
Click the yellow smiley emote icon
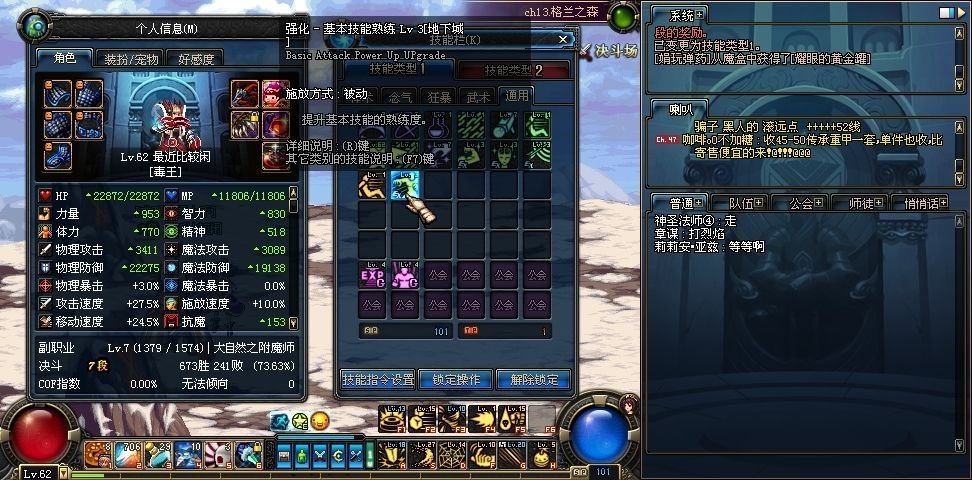pos(319,420)
